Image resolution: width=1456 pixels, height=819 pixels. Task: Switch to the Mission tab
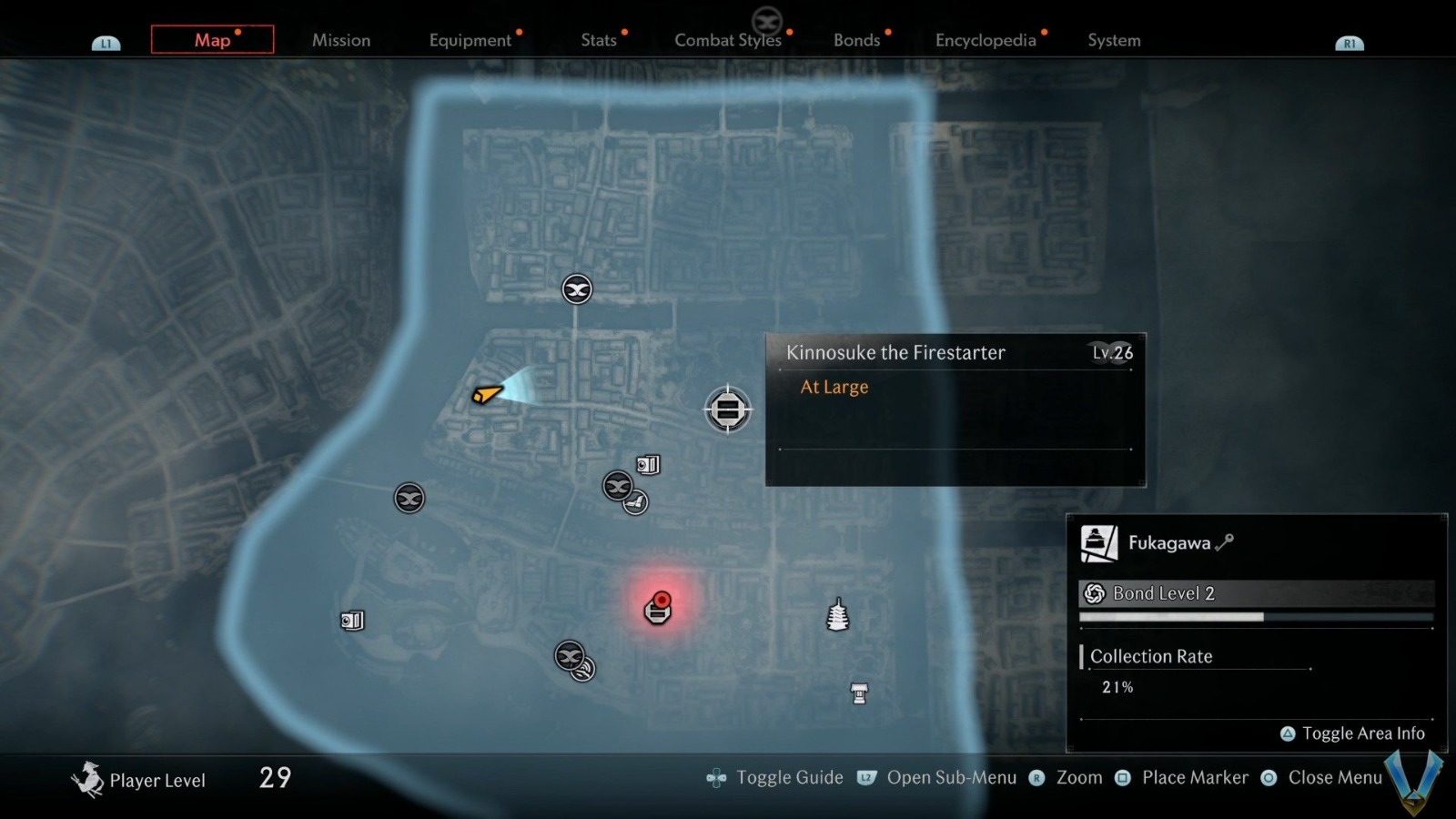coord(341,40)
